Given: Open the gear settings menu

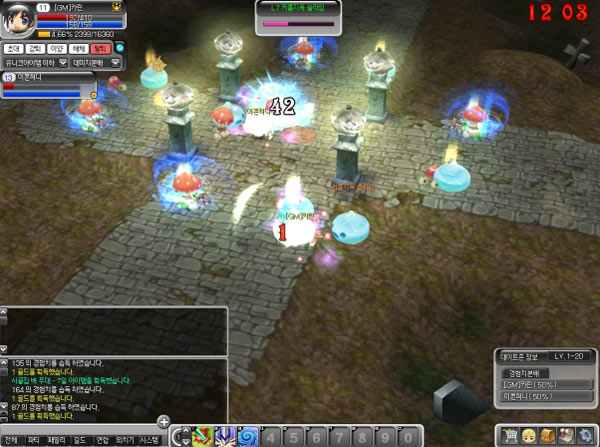Looking at the screenshot, I should [586, 436].
